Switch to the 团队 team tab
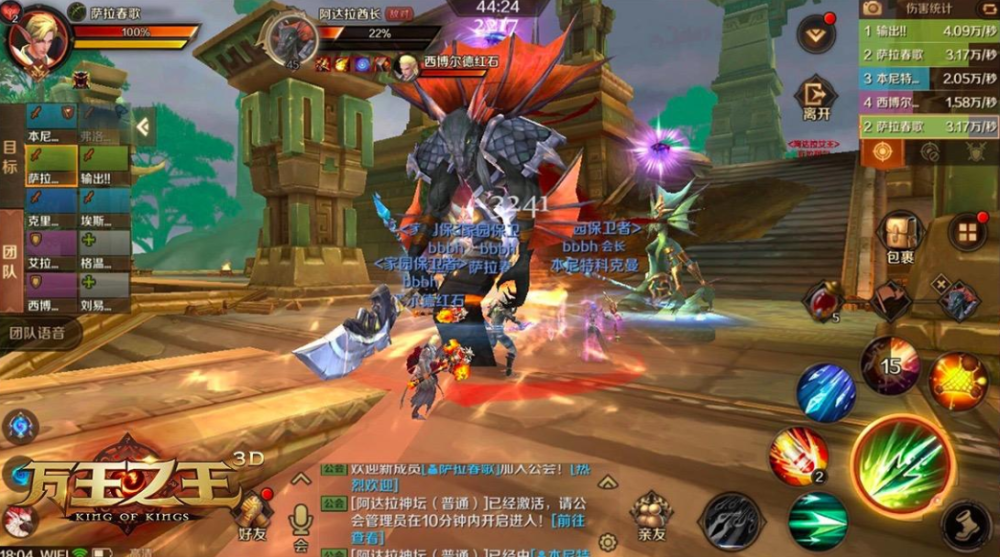 (x=11, y=259)
